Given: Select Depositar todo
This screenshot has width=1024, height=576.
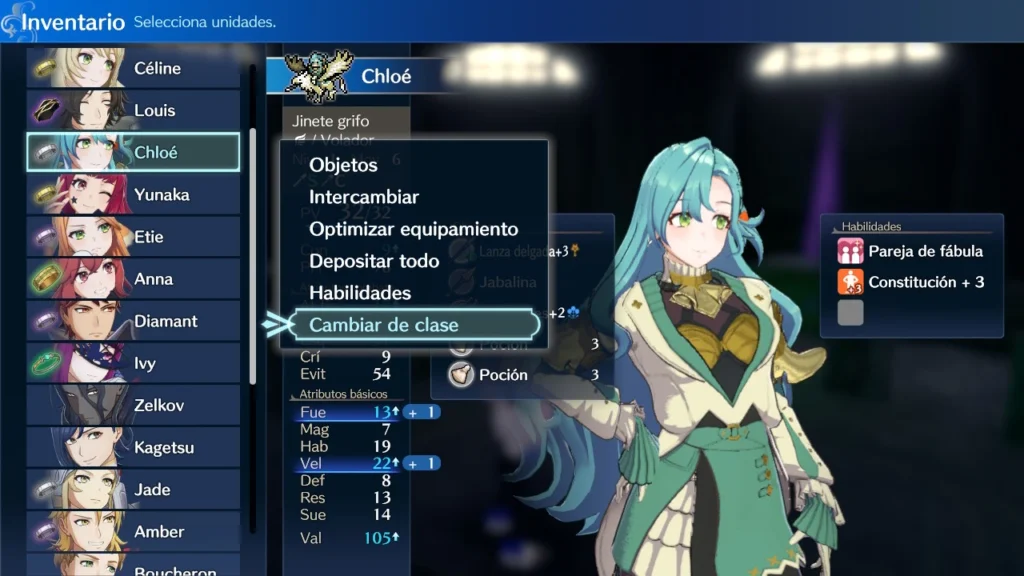Looking at the screenshot, I should pyautogui.click(x=374, y=261).
